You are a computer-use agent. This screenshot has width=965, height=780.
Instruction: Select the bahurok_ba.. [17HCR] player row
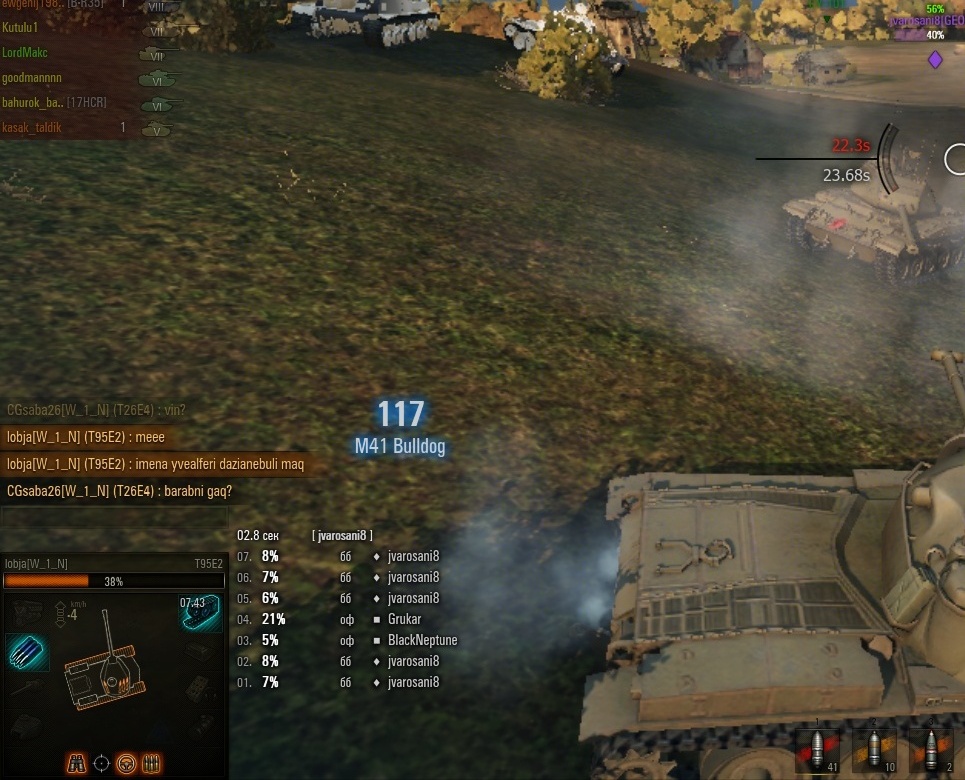click(x=54, y=102)
